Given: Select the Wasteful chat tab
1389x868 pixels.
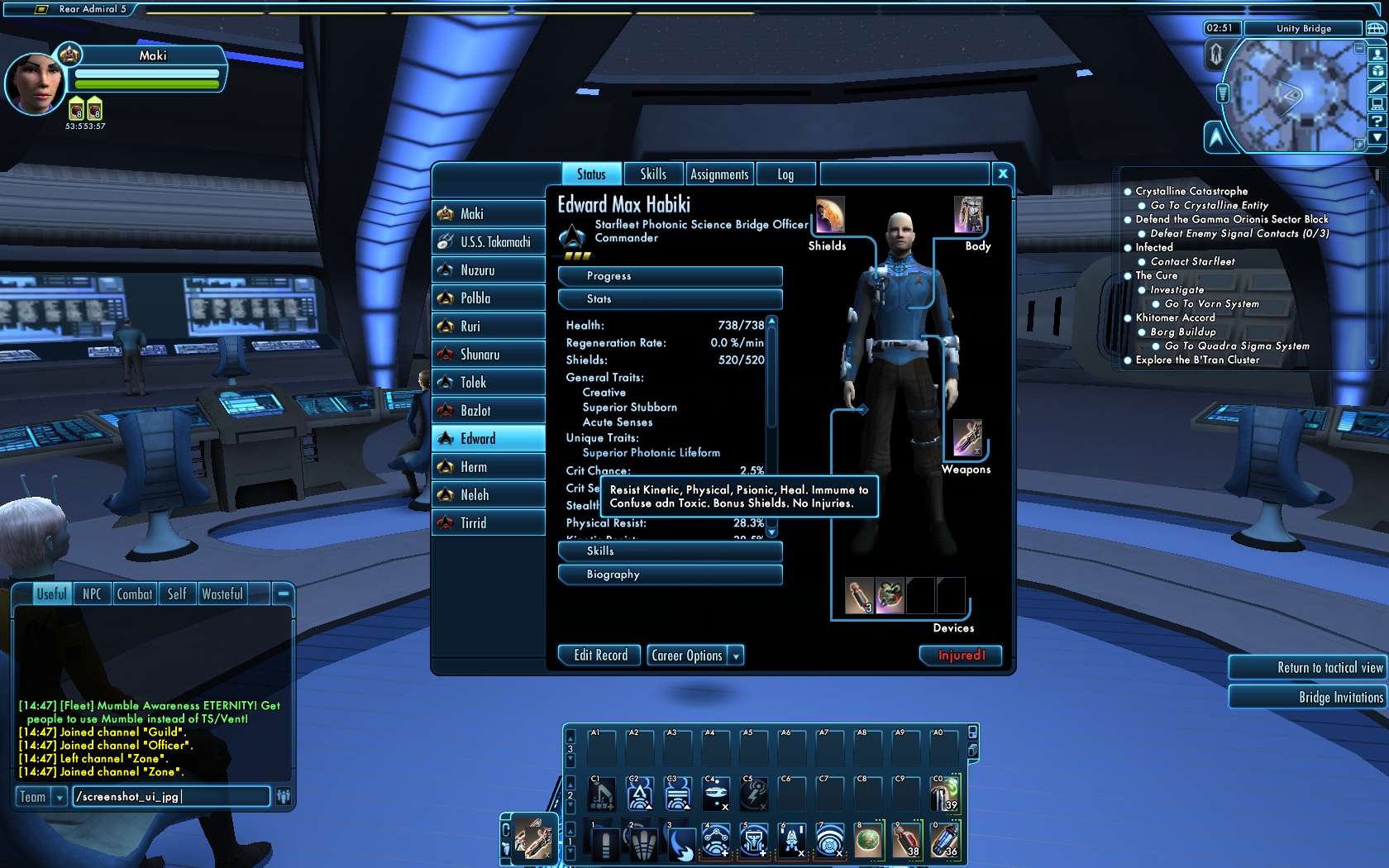Looking at the screenshot, I should (222, 594).
